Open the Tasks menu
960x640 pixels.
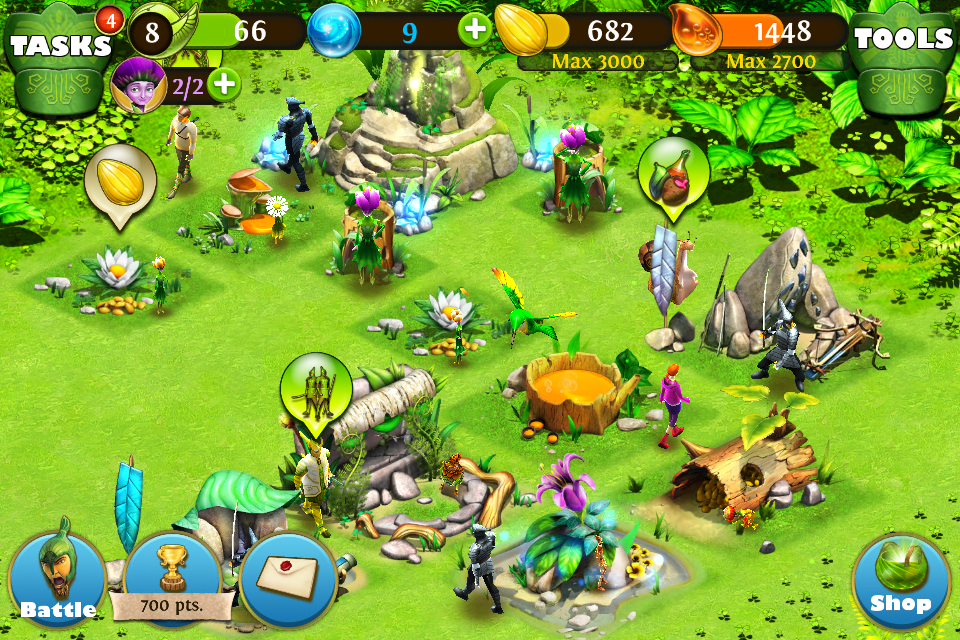59,46
